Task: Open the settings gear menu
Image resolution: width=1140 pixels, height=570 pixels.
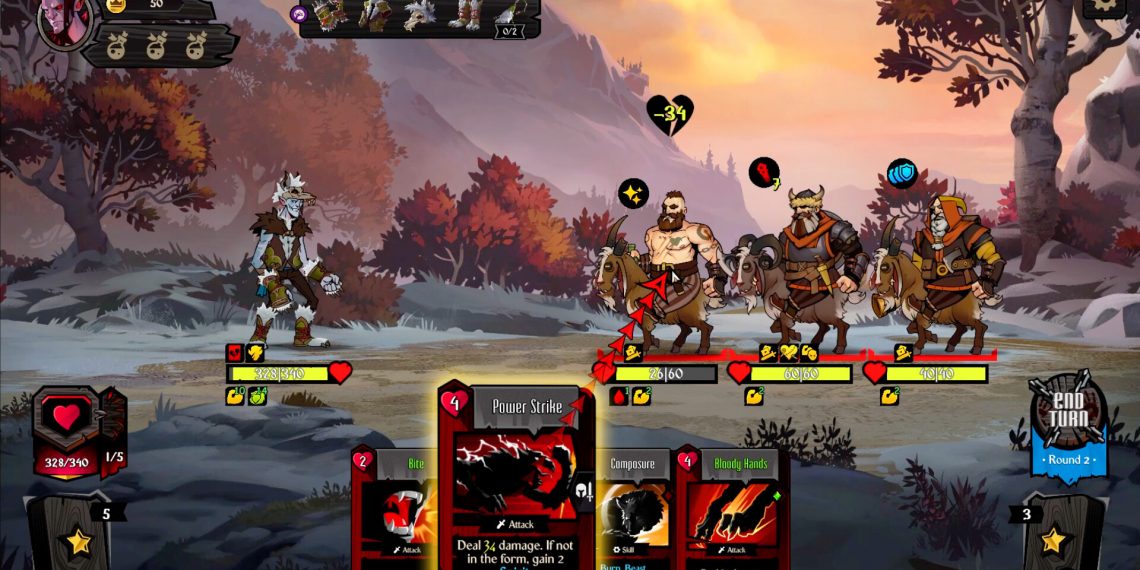Action: (1104, 6)
